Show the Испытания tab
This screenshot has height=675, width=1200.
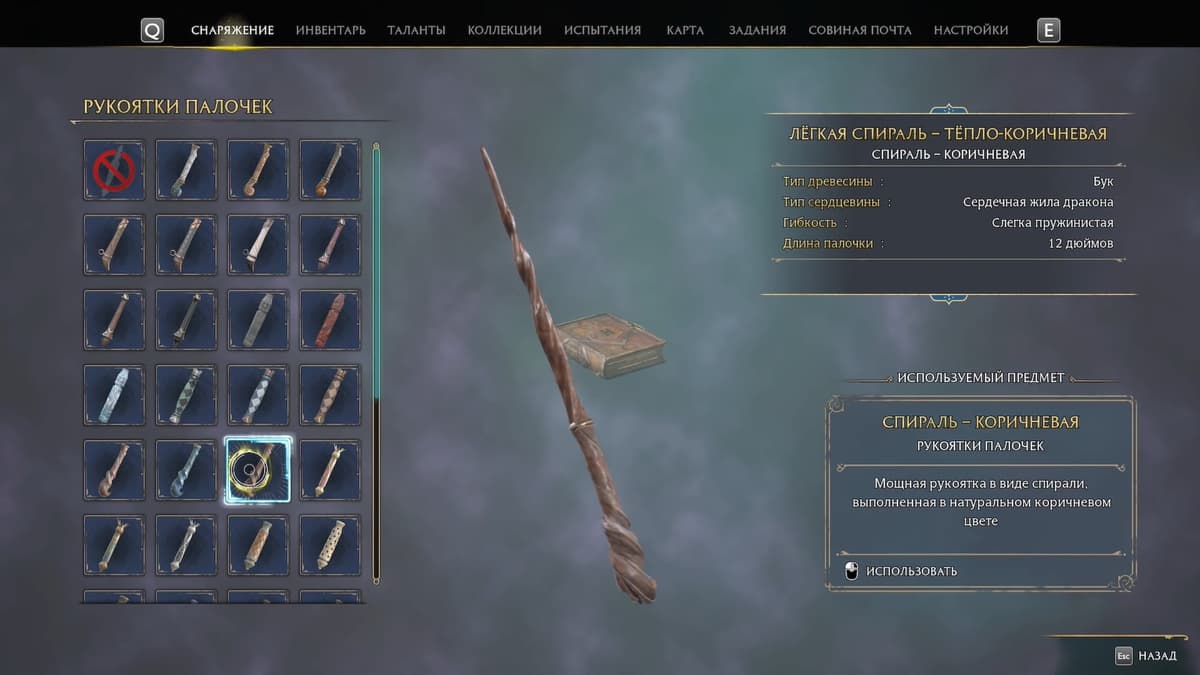tap(602, 30)
